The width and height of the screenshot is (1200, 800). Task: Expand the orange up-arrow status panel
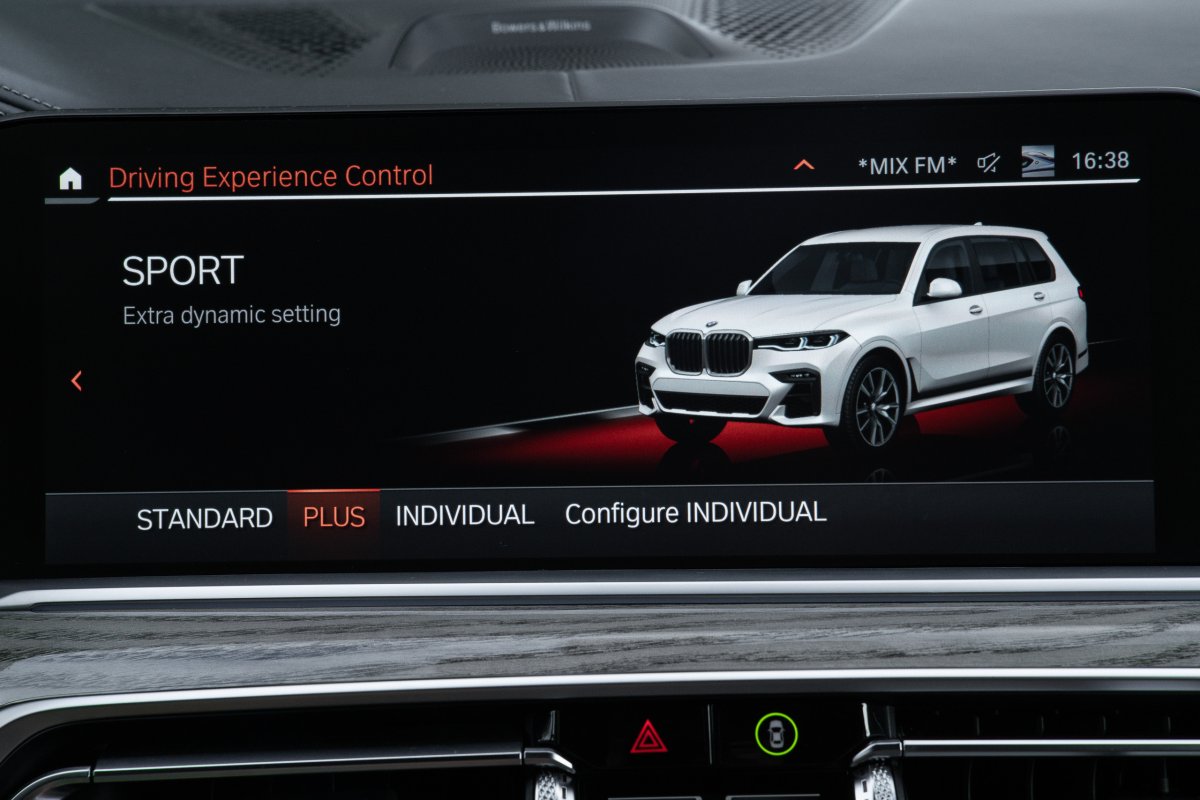[804, 164]
